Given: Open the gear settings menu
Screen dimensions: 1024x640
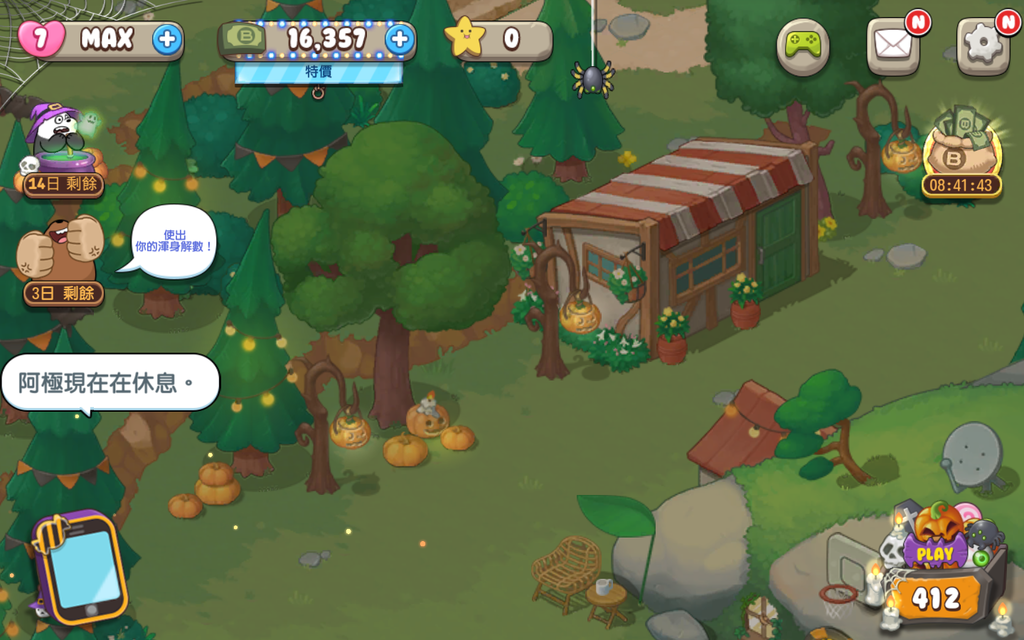Looking at the screenshot, I should 982,46.
